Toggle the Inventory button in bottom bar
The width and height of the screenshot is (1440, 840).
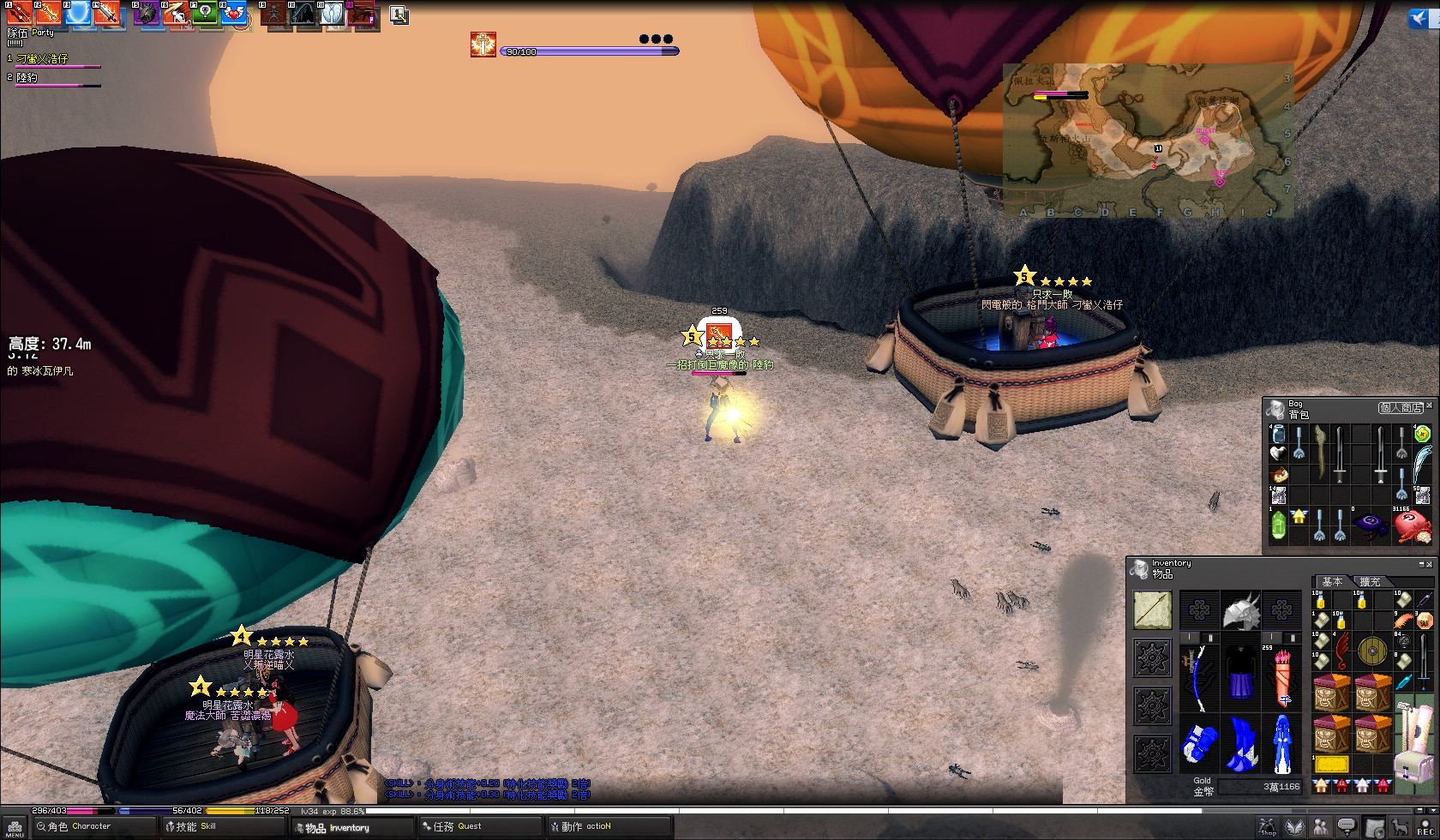(x=339, y=828)
